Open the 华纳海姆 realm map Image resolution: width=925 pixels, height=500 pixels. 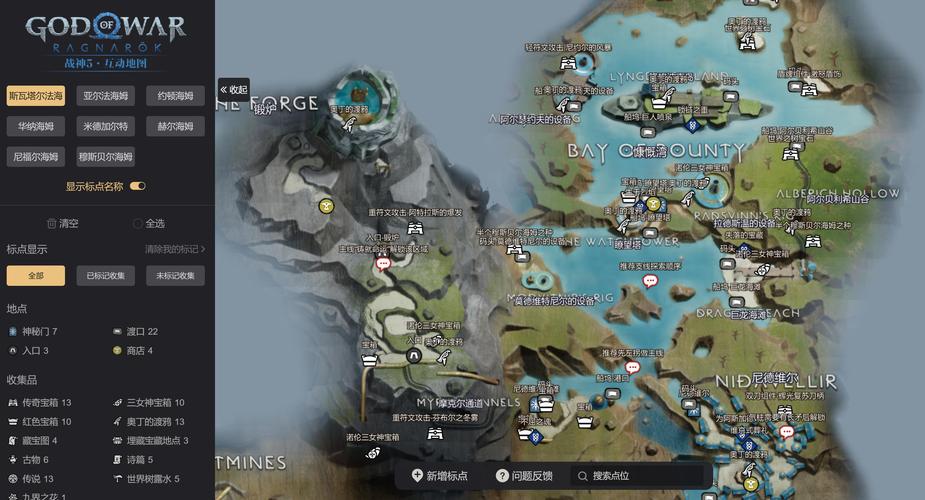click(36, 126)
